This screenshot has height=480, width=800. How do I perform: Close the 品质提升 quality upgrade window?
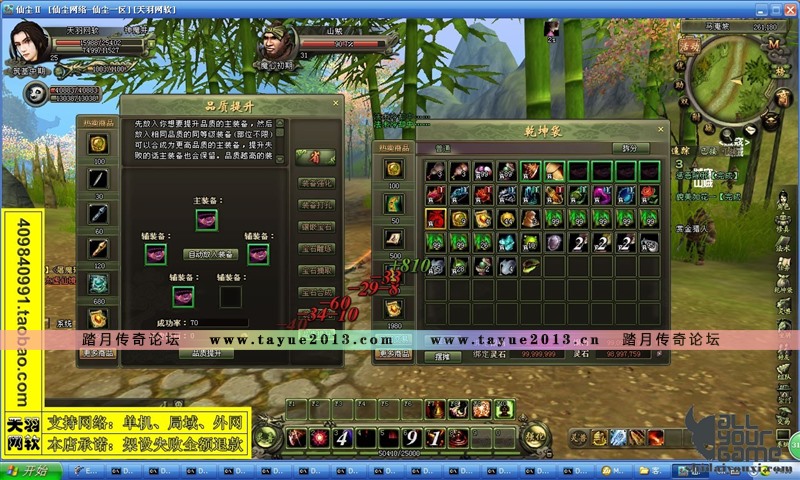pyautogui.click(x=334, y=103)
